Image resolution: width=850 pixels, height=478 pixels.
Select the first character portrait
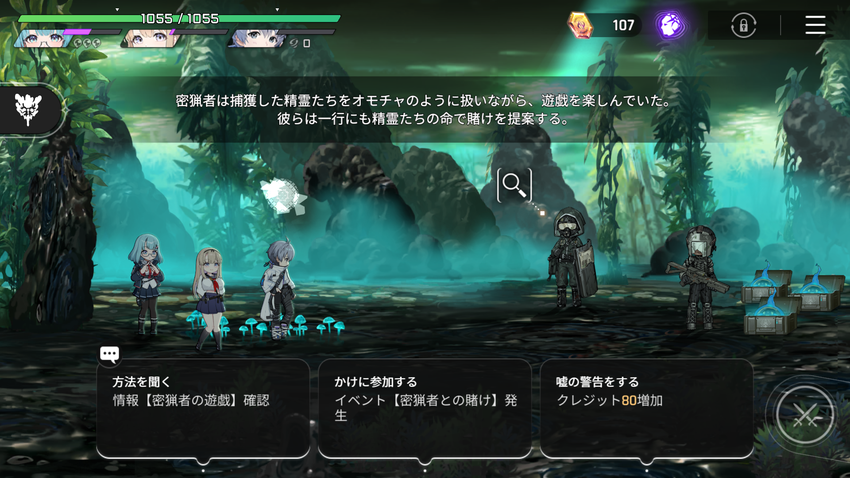[x=40, y=38]
